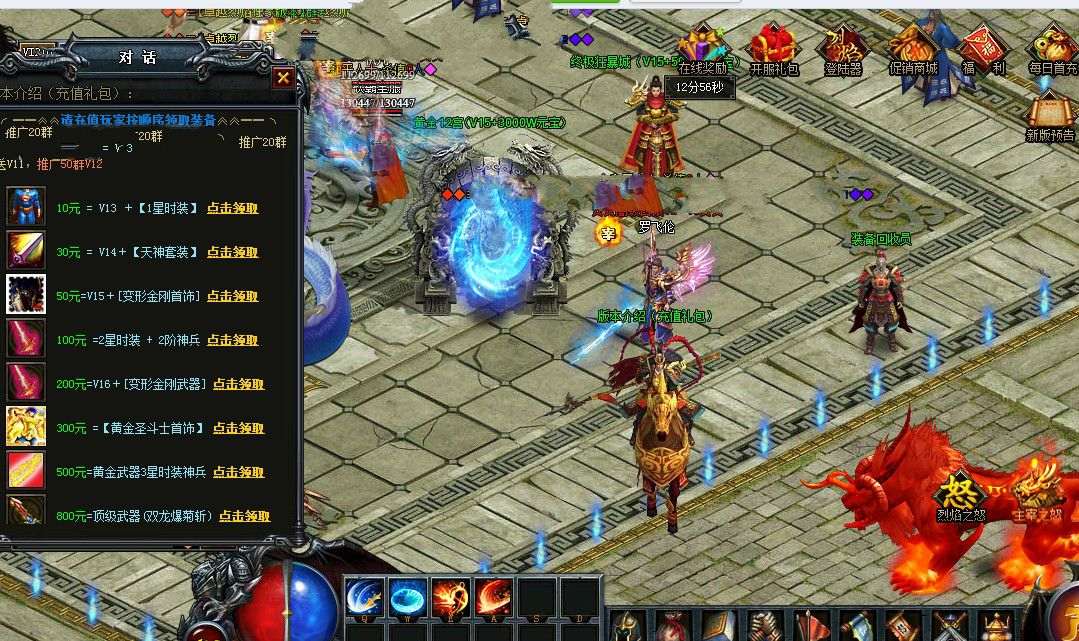1079x641 pixels.
Task: Claim the 100元 2星时装 reward link
Action: (x=232, y=340)
